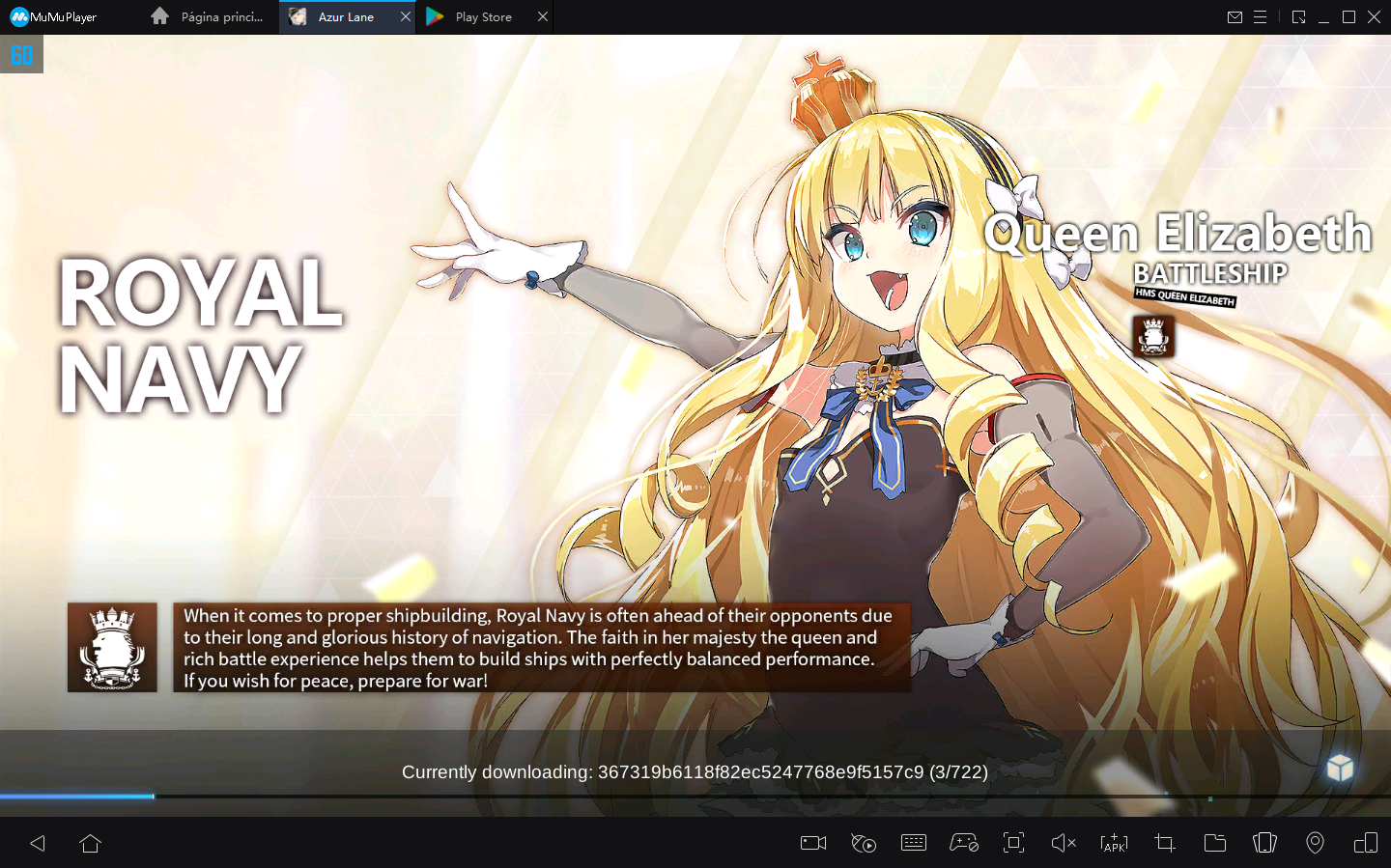The height and width of the screenshot is (868, 1391).
Task: Expand the message inbox envelope
Action: pos(1235,16)
